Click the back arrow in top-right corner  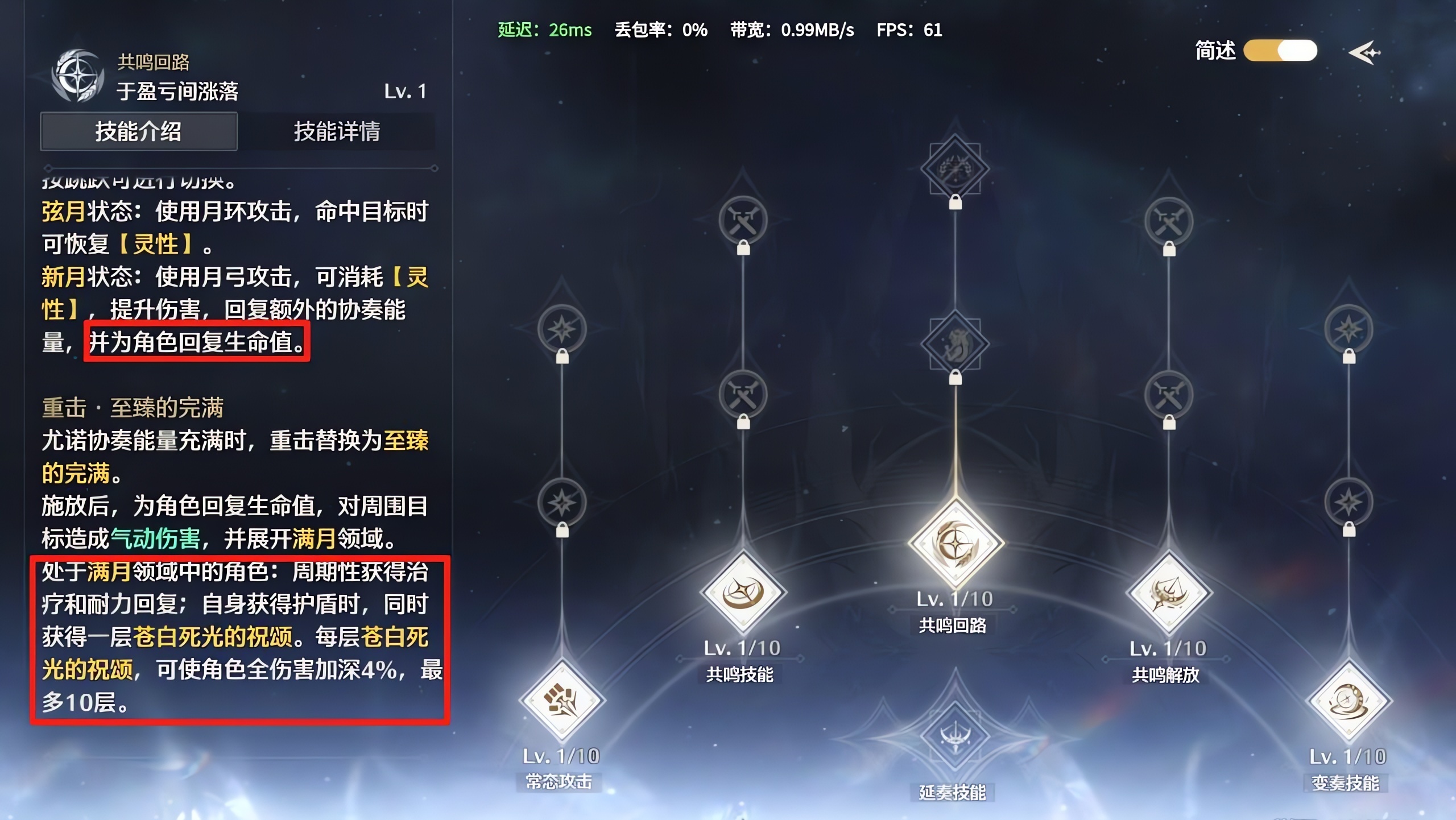(x=1365, y=53)
